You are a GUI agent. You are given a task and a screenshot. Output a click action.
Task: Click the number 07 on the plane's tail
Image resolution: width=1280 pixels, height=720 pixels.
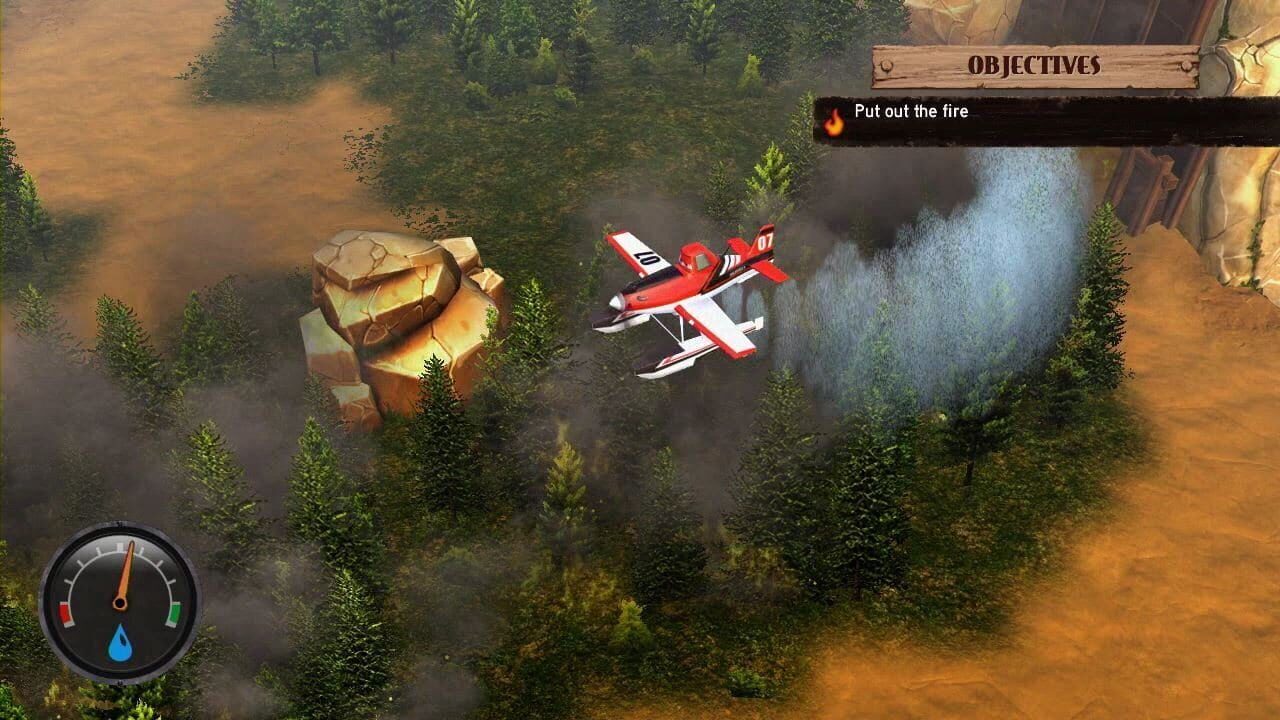coord(765,240)
